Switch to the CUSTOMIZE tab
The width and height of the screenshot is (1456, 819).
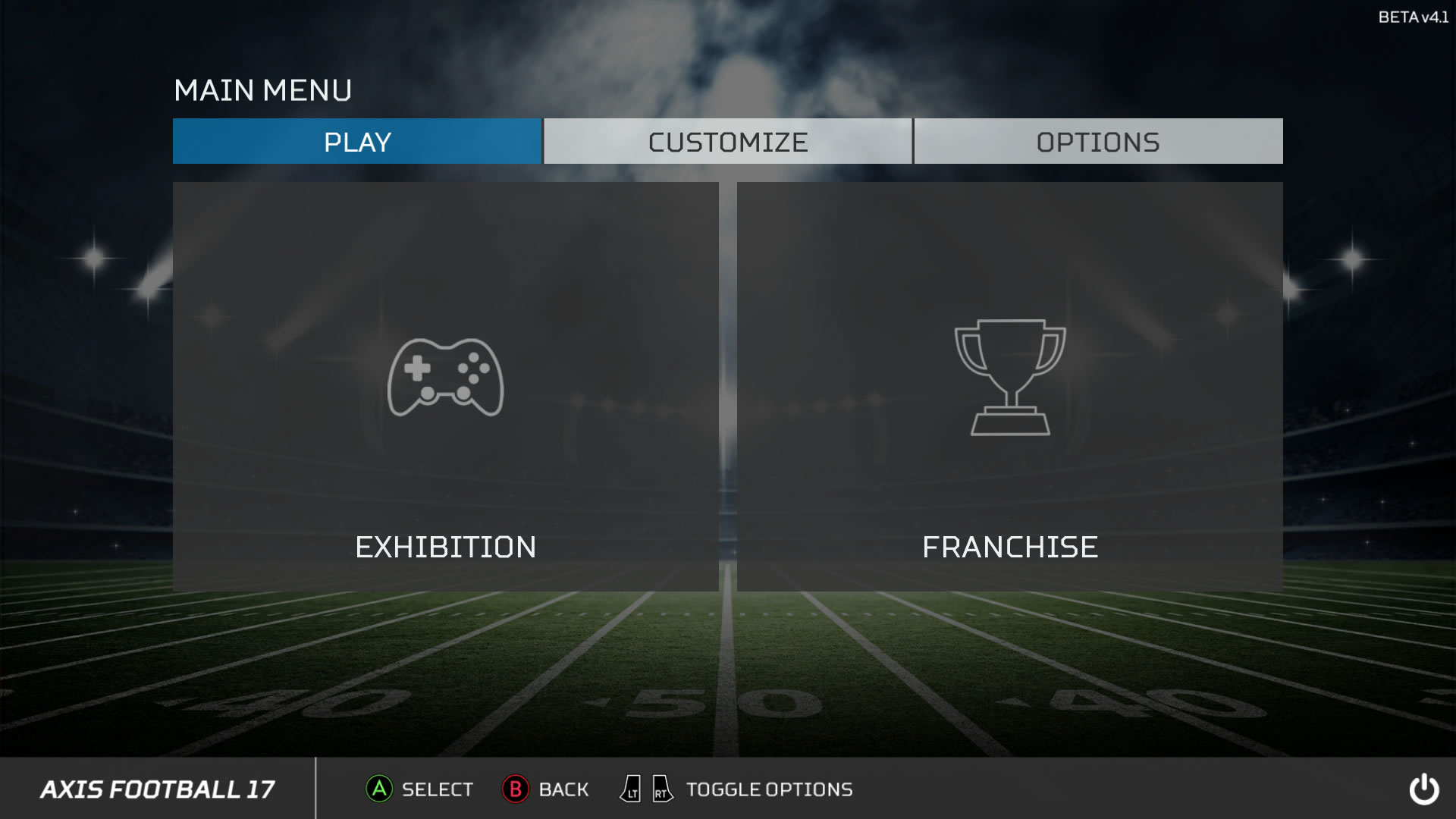pyautogui.click(x=727, y=141)
